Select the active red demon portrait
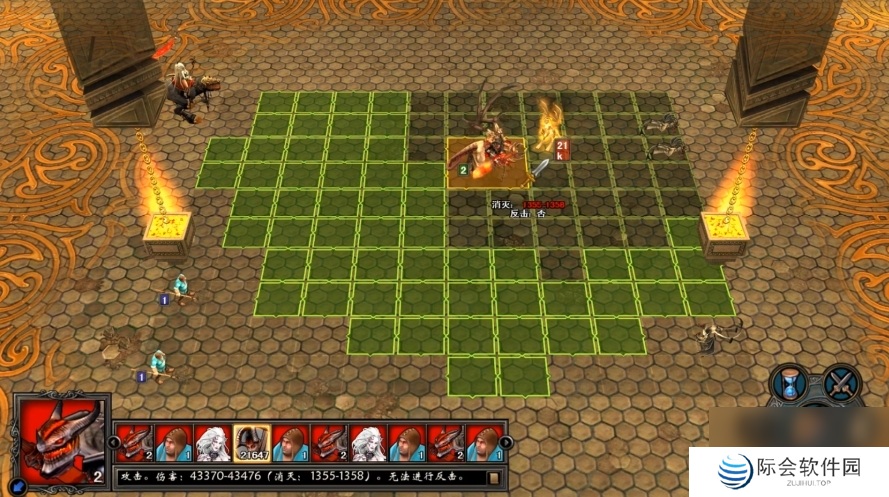The width and height of the screenshot is (889, 497). [60, 439]
